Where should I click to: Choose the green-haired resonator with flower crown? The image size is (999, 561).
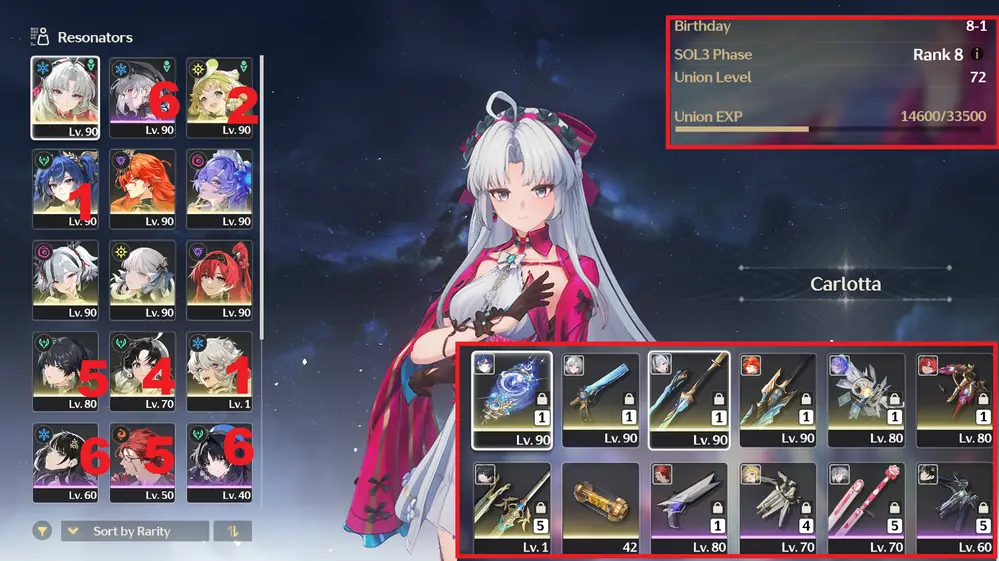[x=219, y=96]
